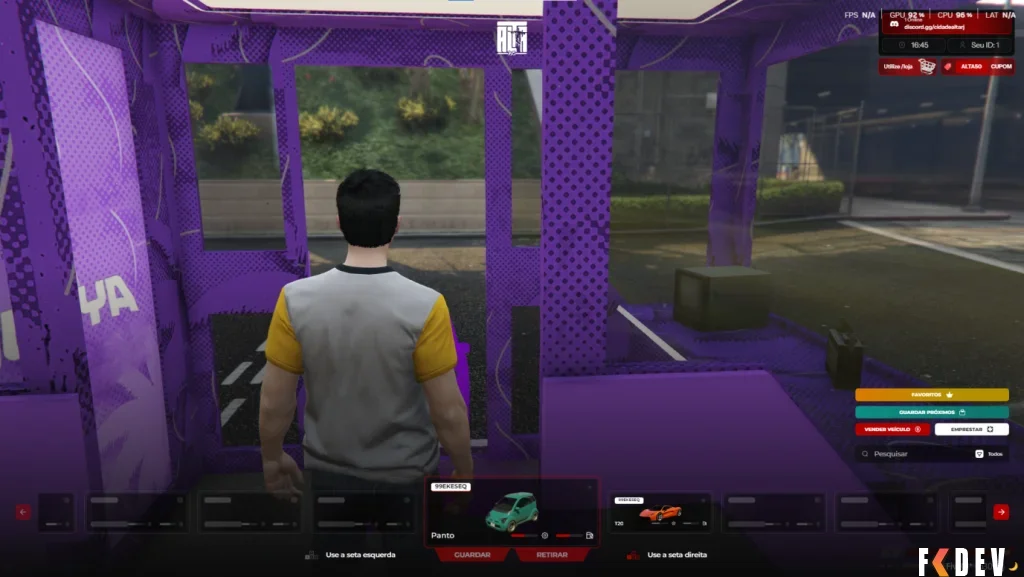
Task: Show the next vehicles with the right arrow
Action: point(1000,512)
